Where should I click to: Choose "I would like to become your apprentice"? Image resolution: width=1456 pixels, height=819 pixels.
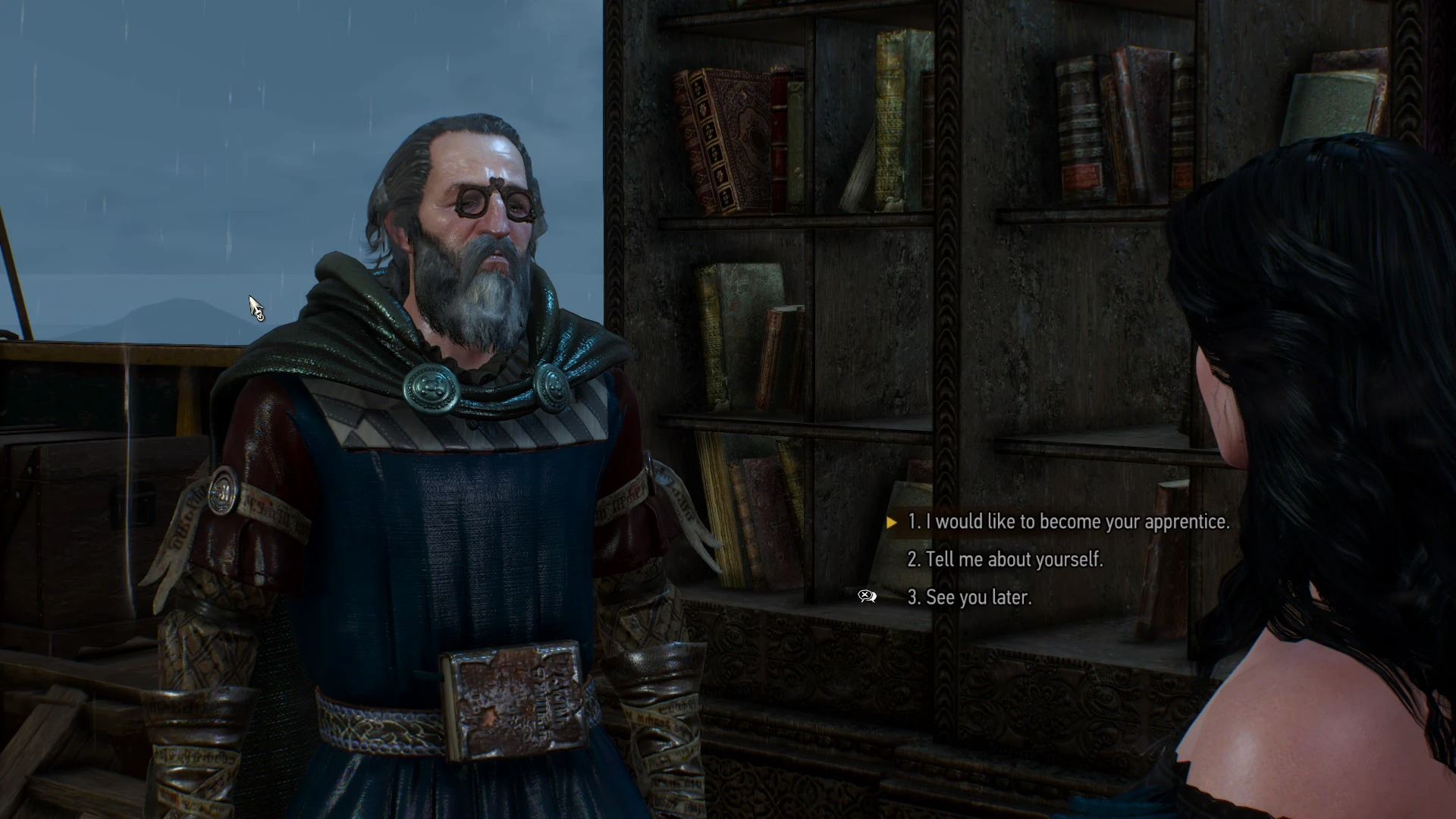click(1068, 522)
